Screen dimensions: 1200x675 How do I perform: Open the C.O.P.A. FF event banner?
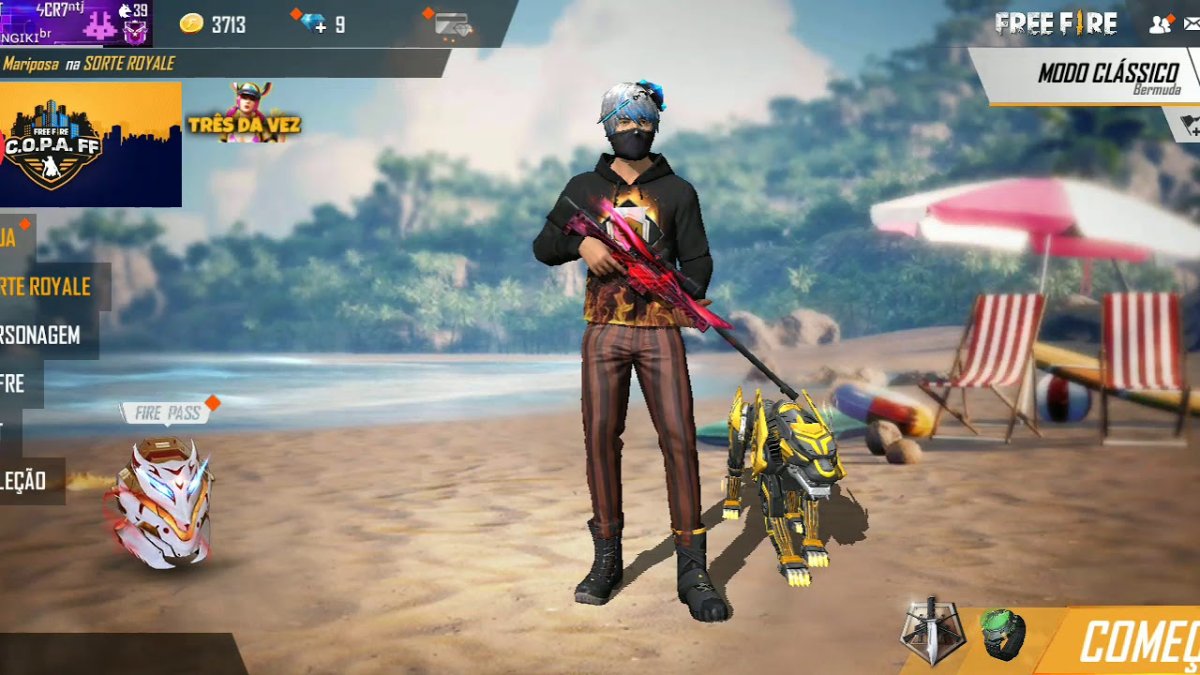[x=90, y=144]
